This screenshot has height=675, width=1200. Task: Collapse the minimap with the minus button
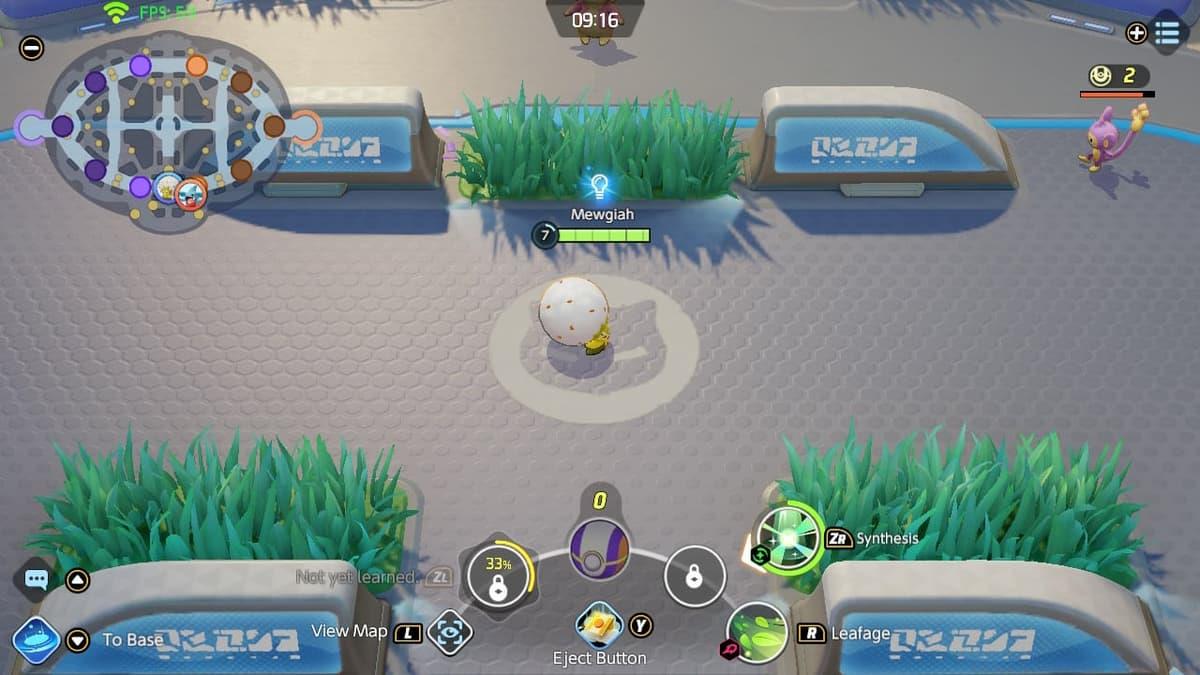pyautogui.click(x=32, y=47)
